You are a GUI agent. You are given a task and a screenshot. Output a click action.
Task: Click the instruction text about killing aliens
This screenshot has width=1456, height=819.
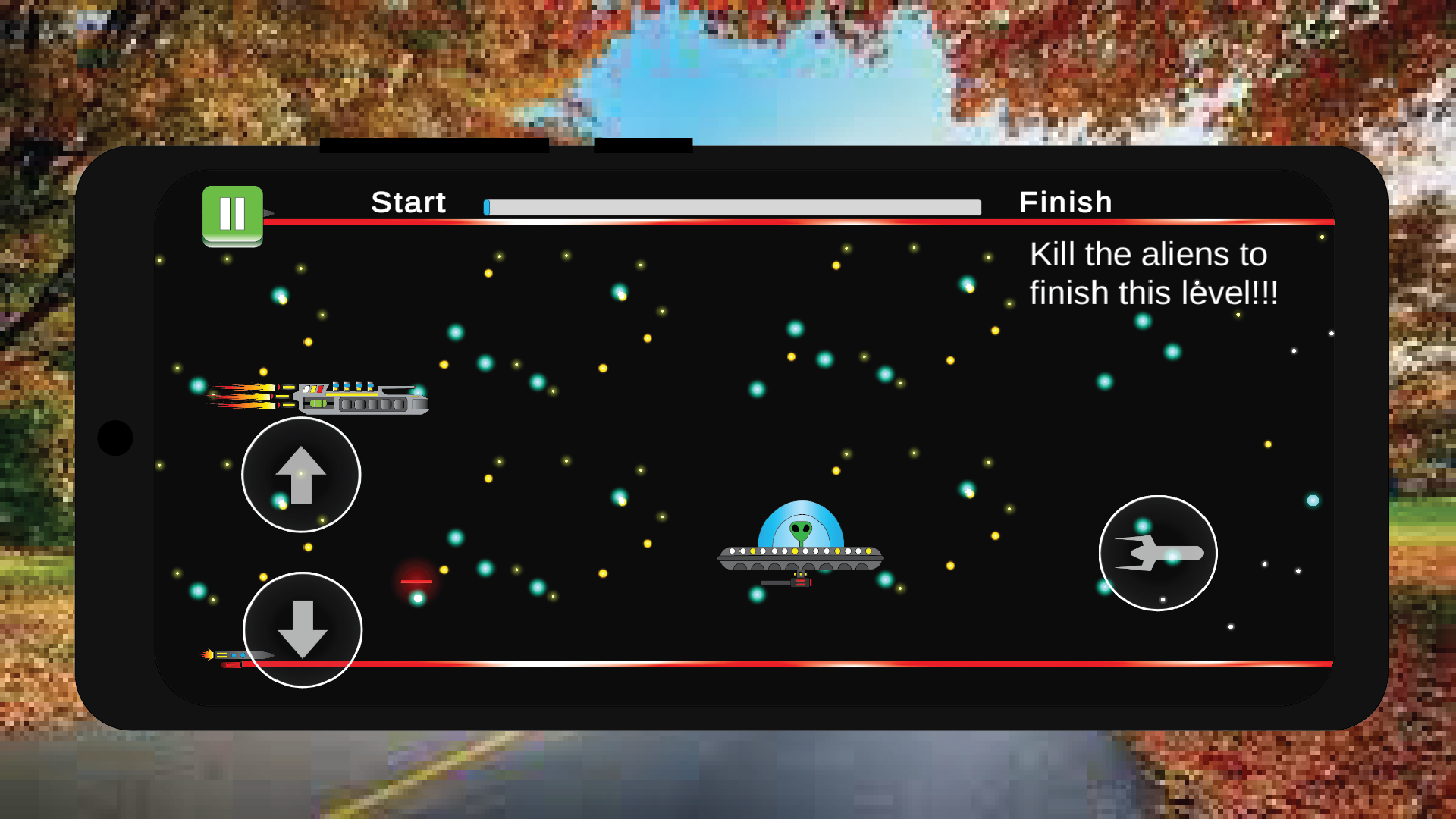[x=1154, y=273]
